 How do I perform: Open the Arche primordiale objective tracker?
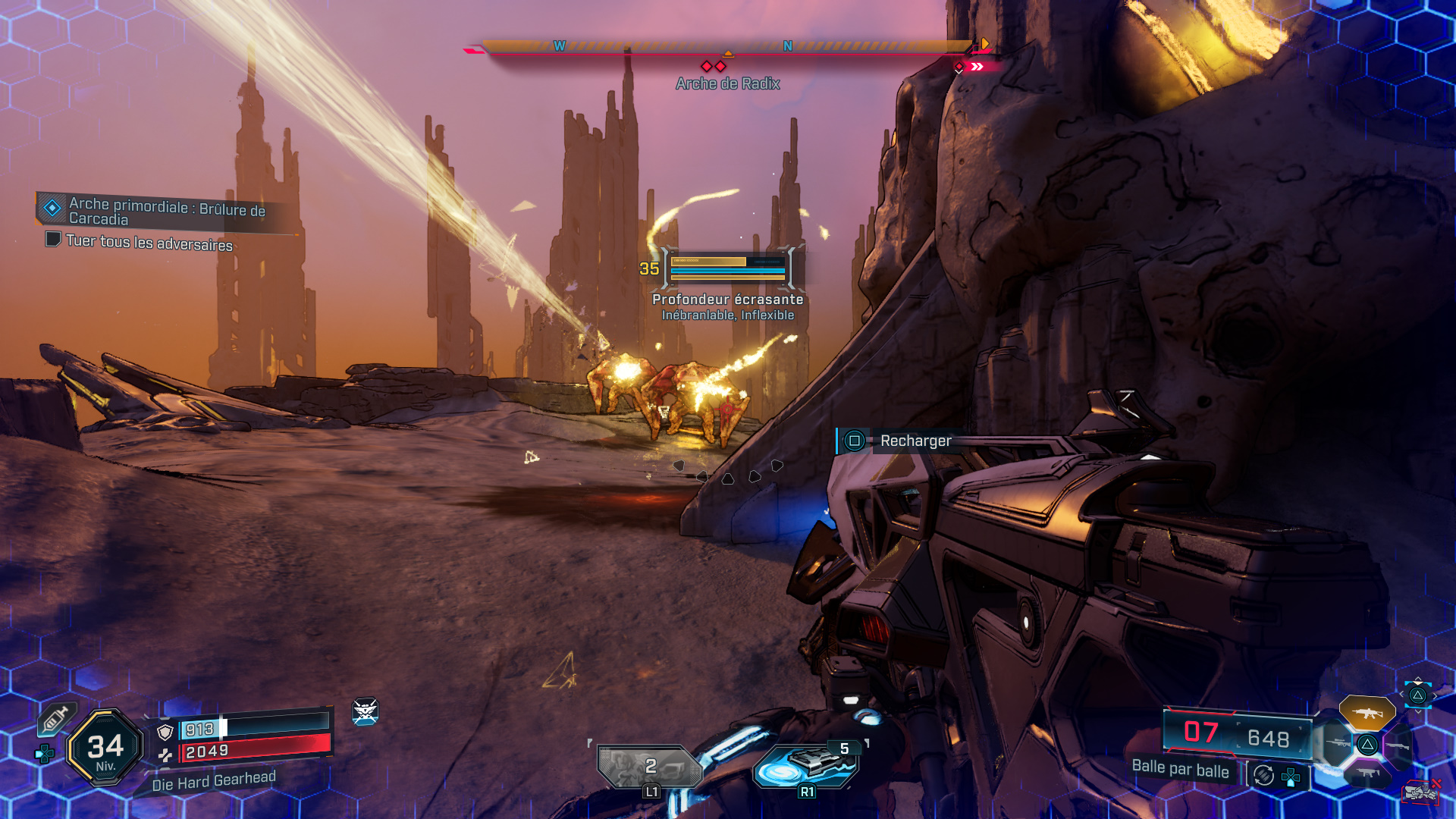167,212
